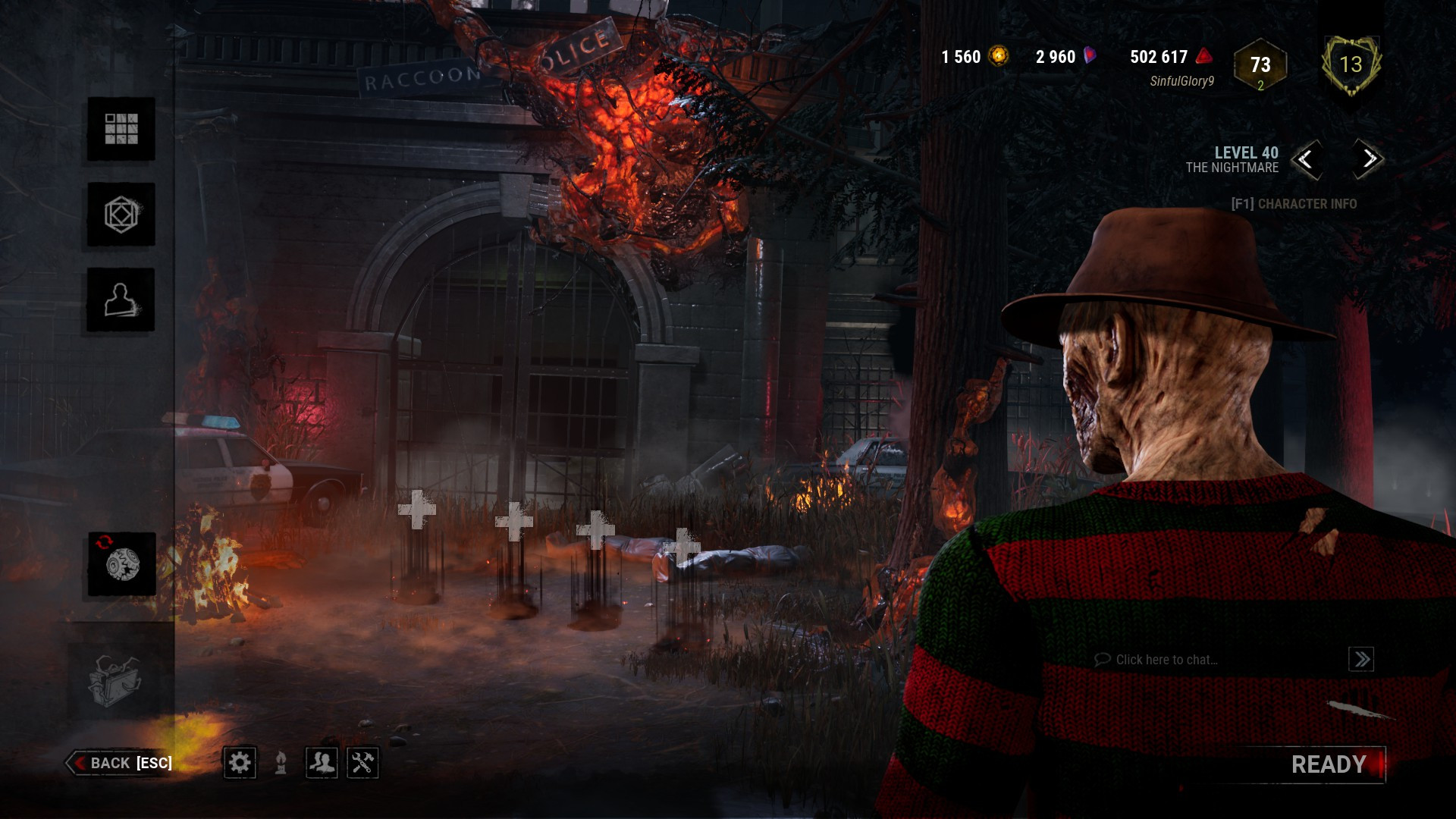This screenshot has width=1456, height=819.
Task: Select the Auric Cells coin icon
Action: [x=997, y=56]
